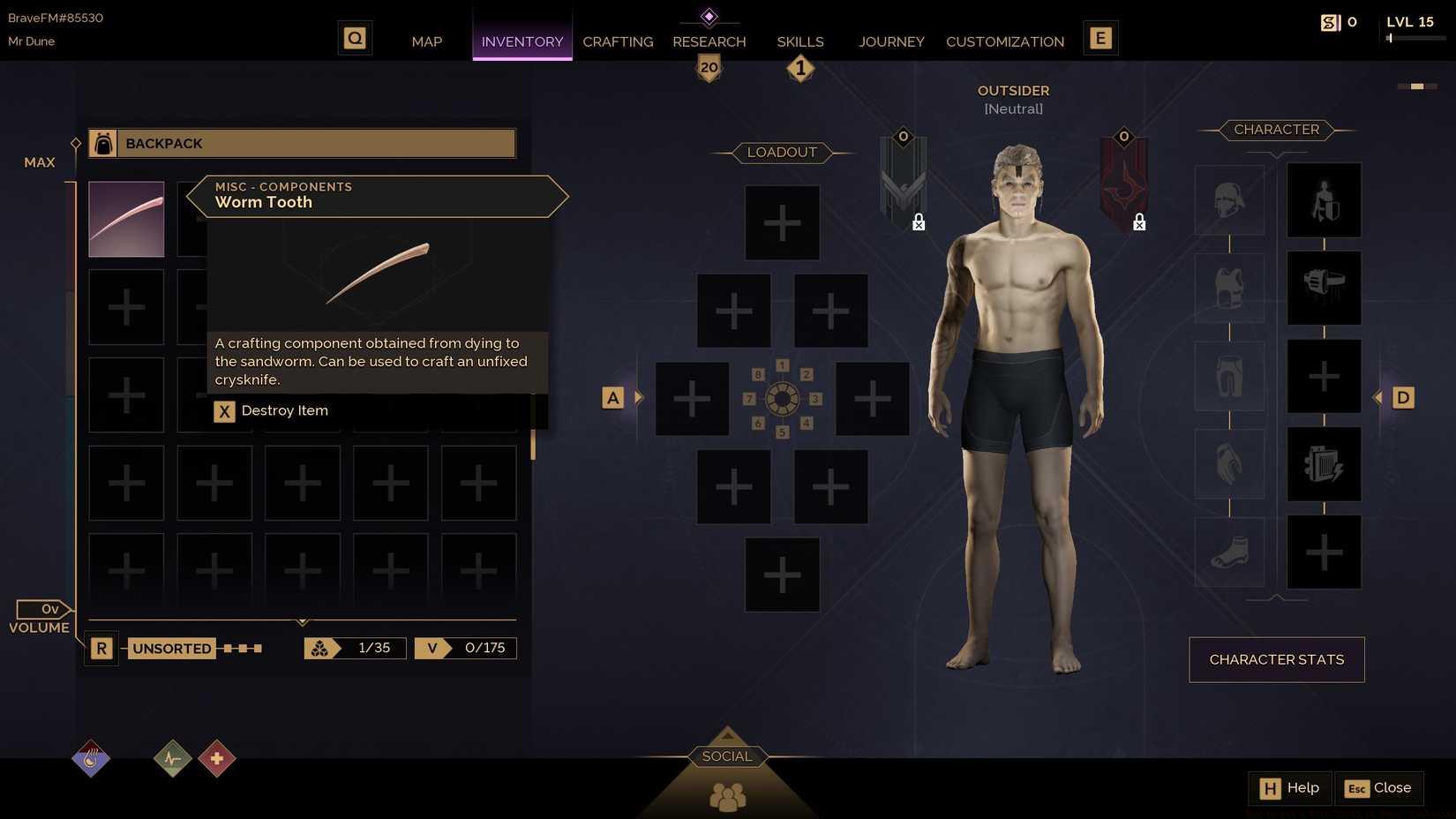This screenshot has width=1456, height=819.
Task: Expand the SOCIAL panel at the bottom
Action: click(x=726, y=755)
